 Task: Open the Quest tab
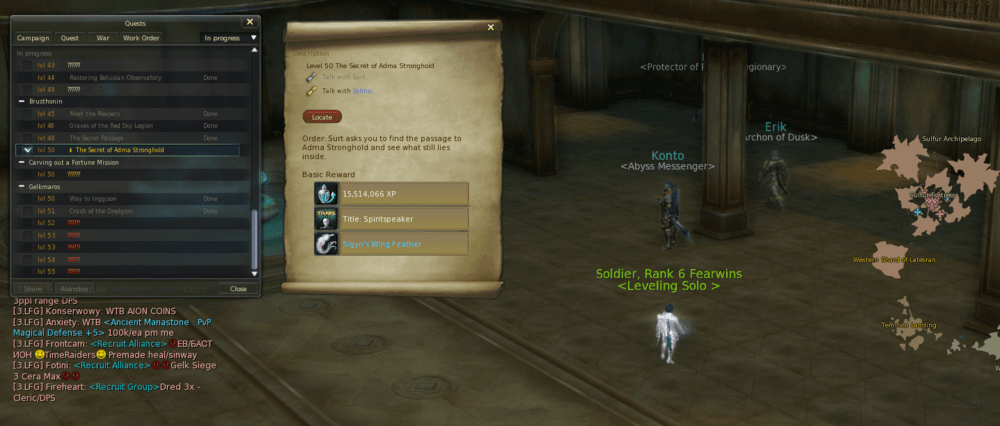[x=70, y=38]
